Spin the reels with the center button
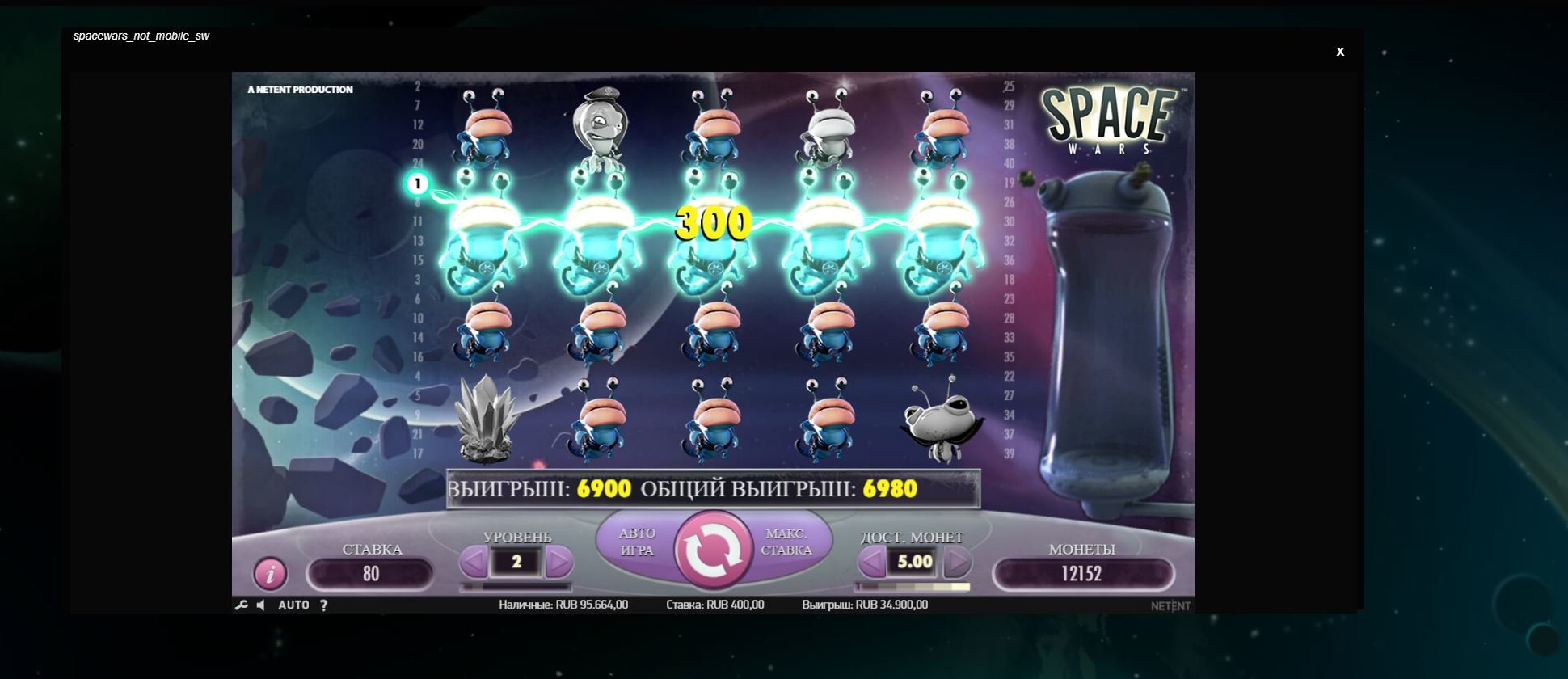The height and width of the screenshot is (679, 1568). tap(714, 550)
